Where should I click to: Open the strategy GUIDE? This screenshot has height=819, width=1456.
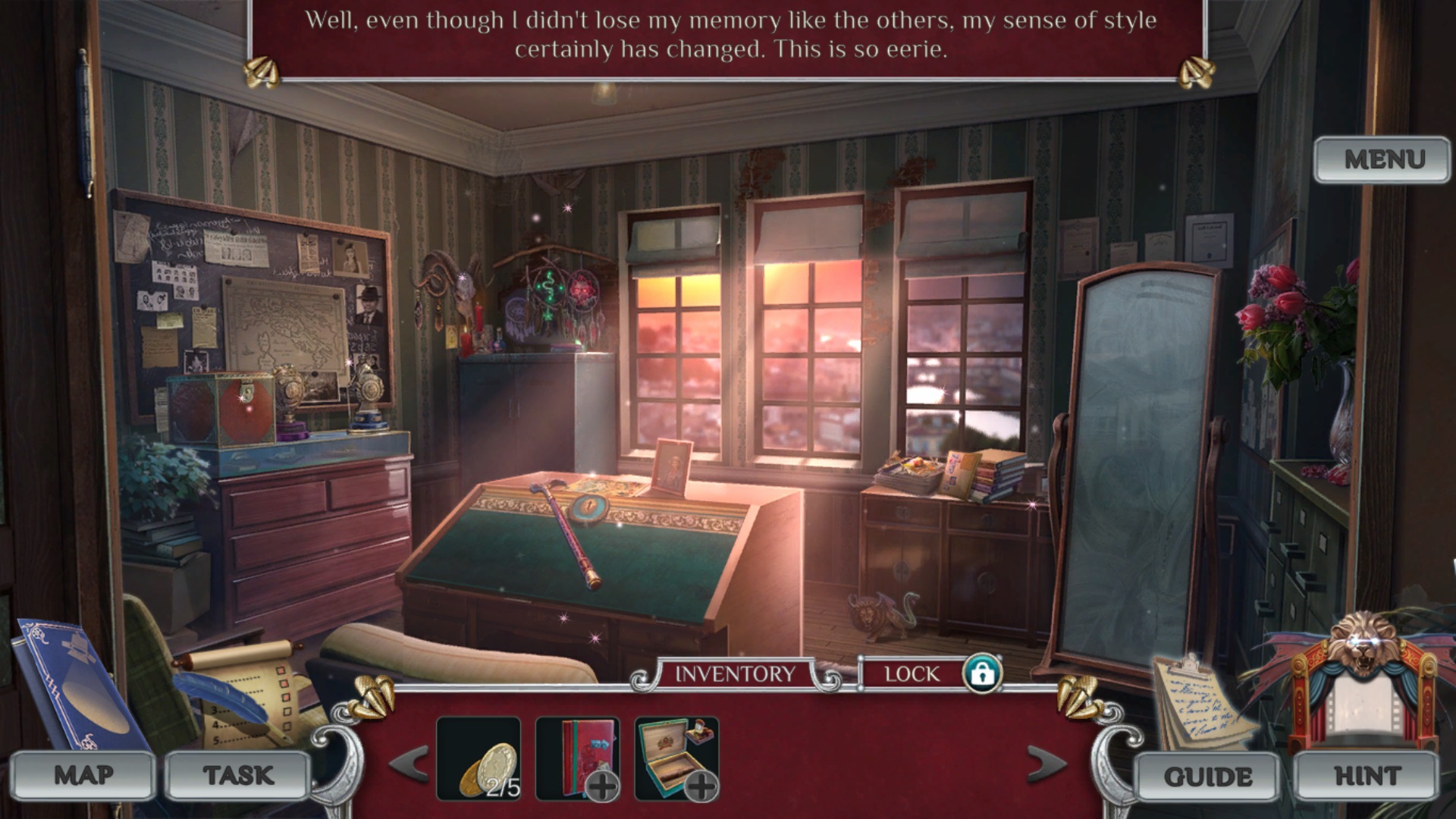point(1208,777)
